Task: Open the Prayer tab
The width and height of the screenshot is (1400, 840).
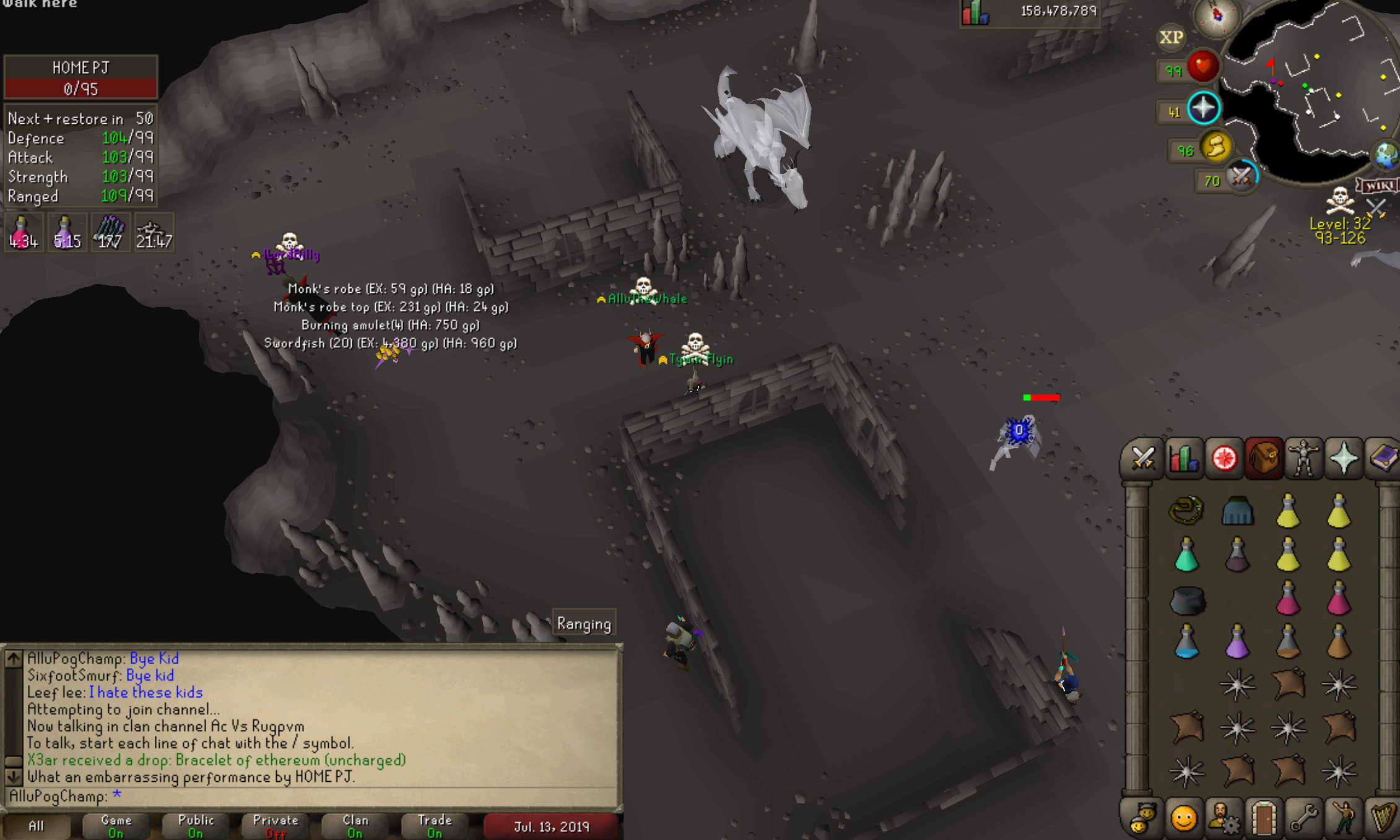Action: point(1343,459)
